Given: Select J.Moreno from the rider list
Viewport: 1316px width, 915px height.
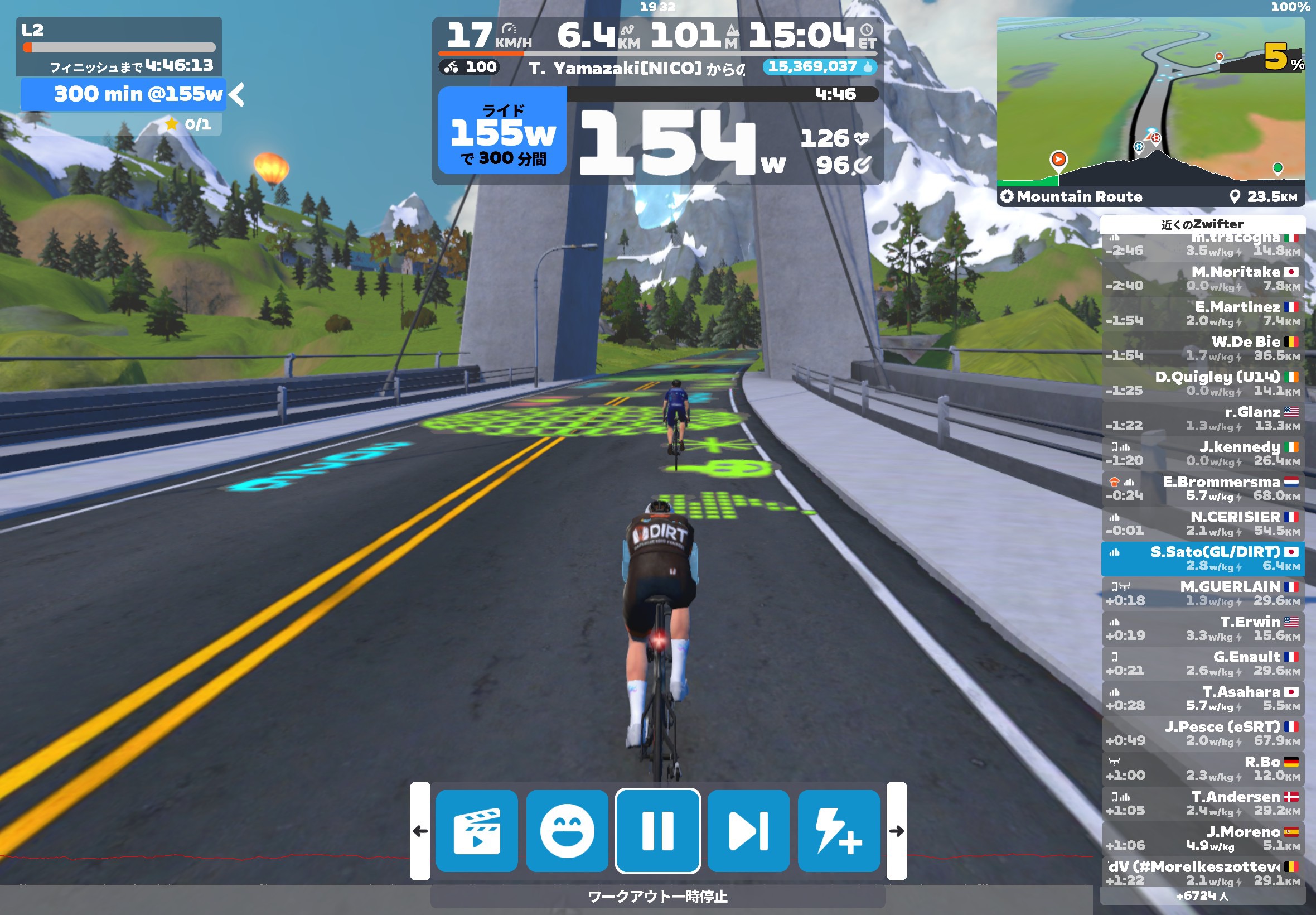Looking at the screenshot, I should point(1202,838).
